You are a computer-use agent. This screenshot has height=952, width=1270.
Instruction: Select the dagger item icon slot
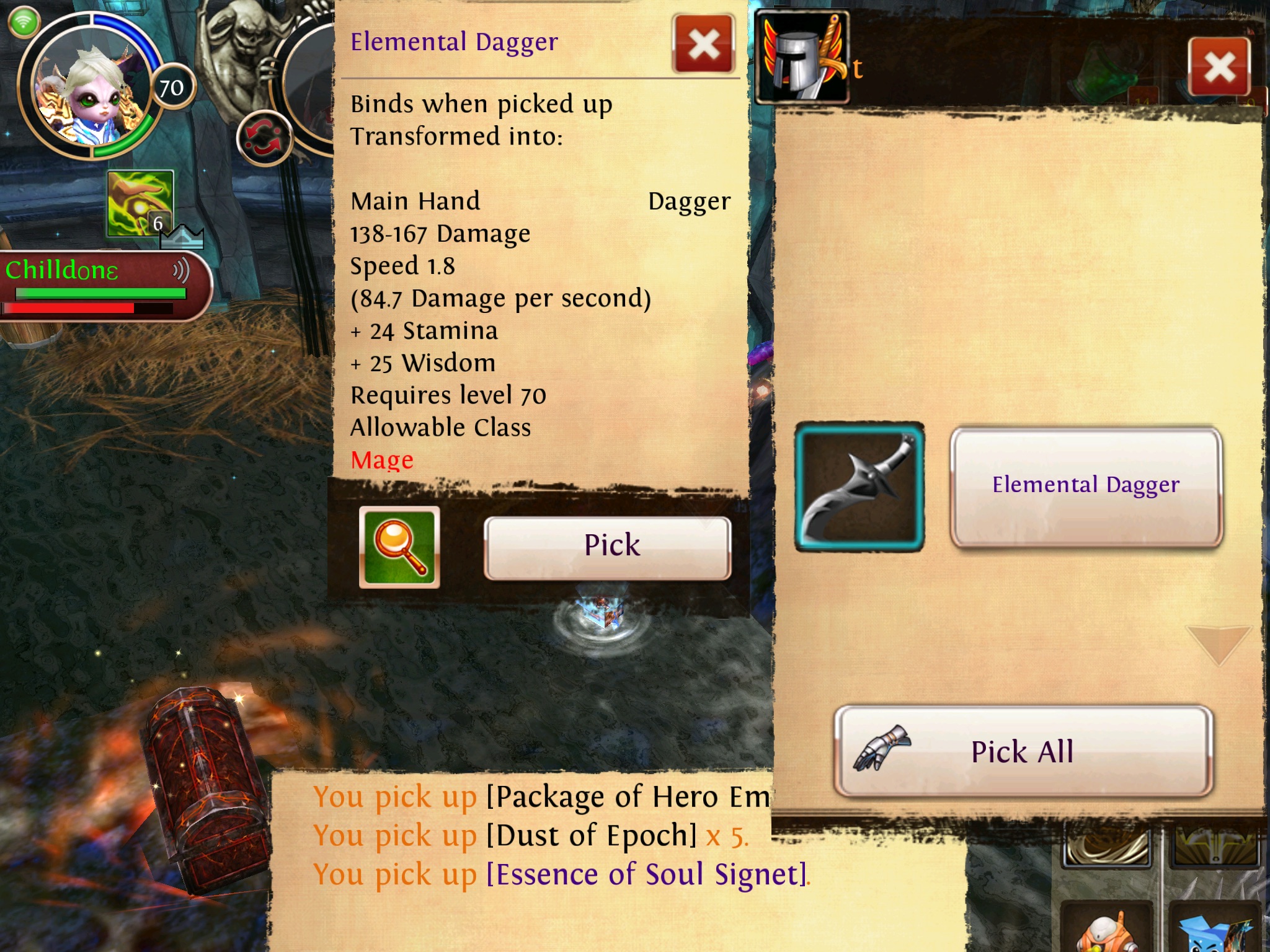coord(859,487)
